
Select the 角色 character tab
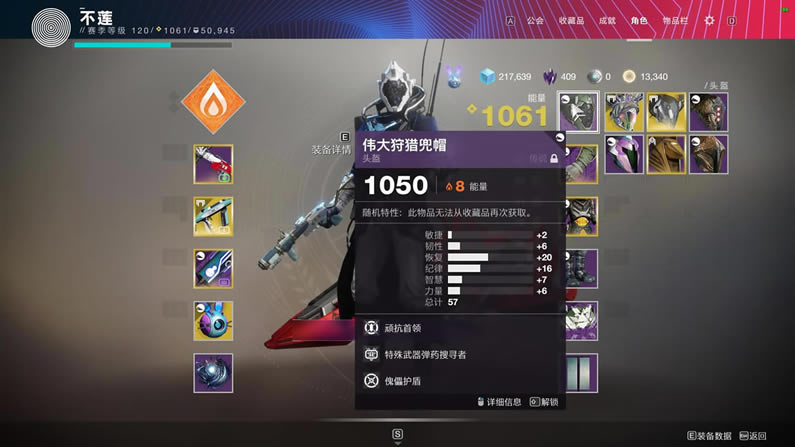pyautogui.click(x=639, y=20)
